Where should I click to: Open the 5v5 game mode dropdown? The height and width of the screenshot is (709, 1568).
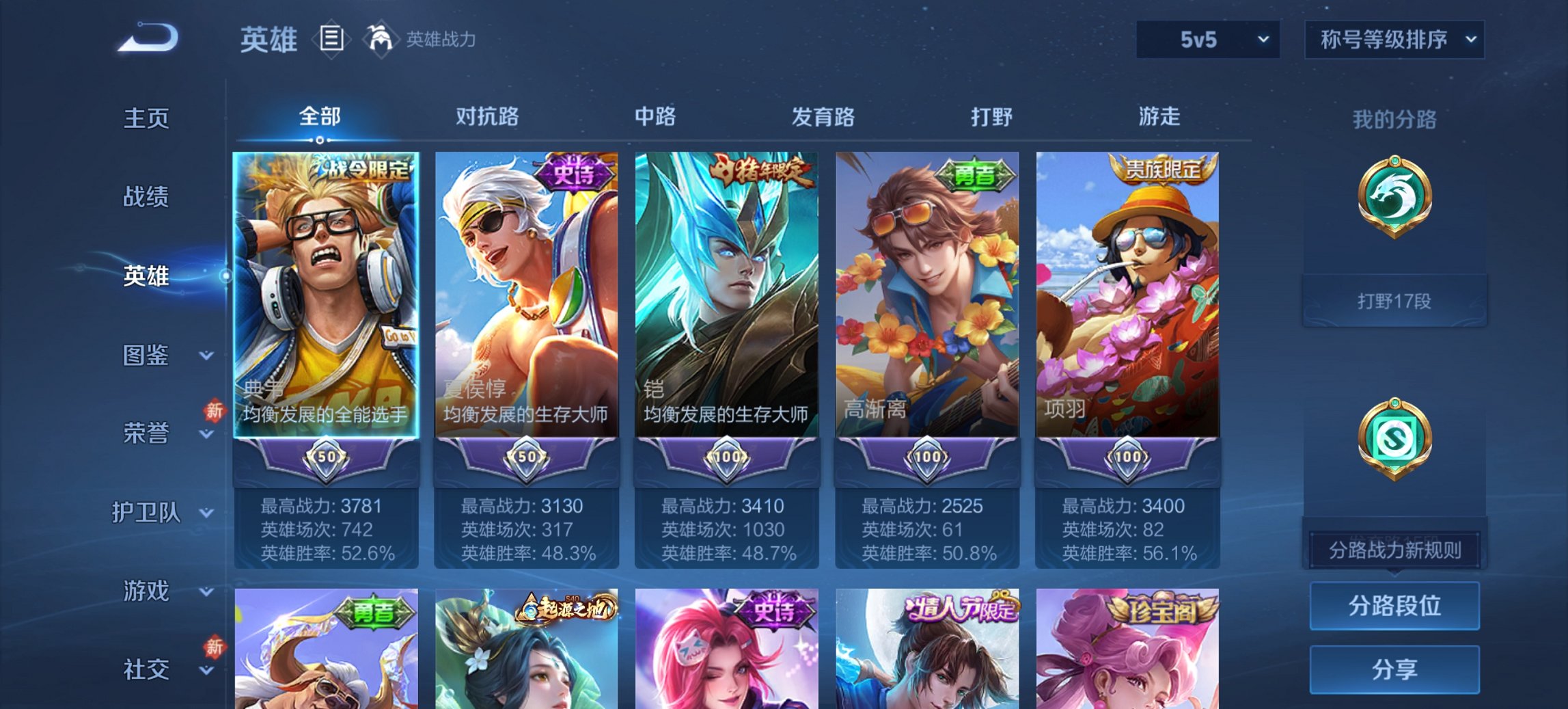[x=1207, y=40]
